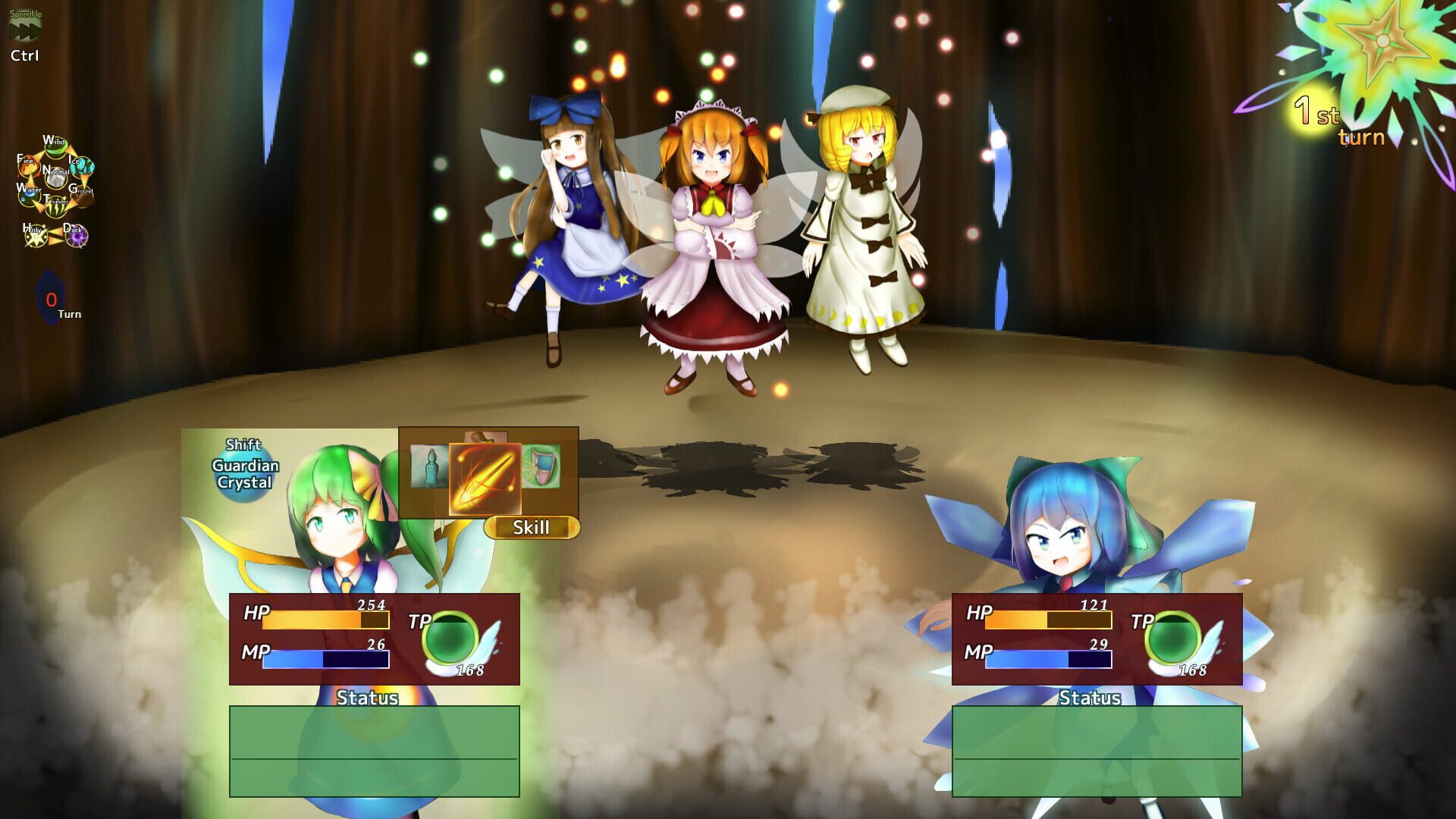1456x819 pixels.
Task: Expand Daiyousei's Status panel
Action: coord(368,699)
